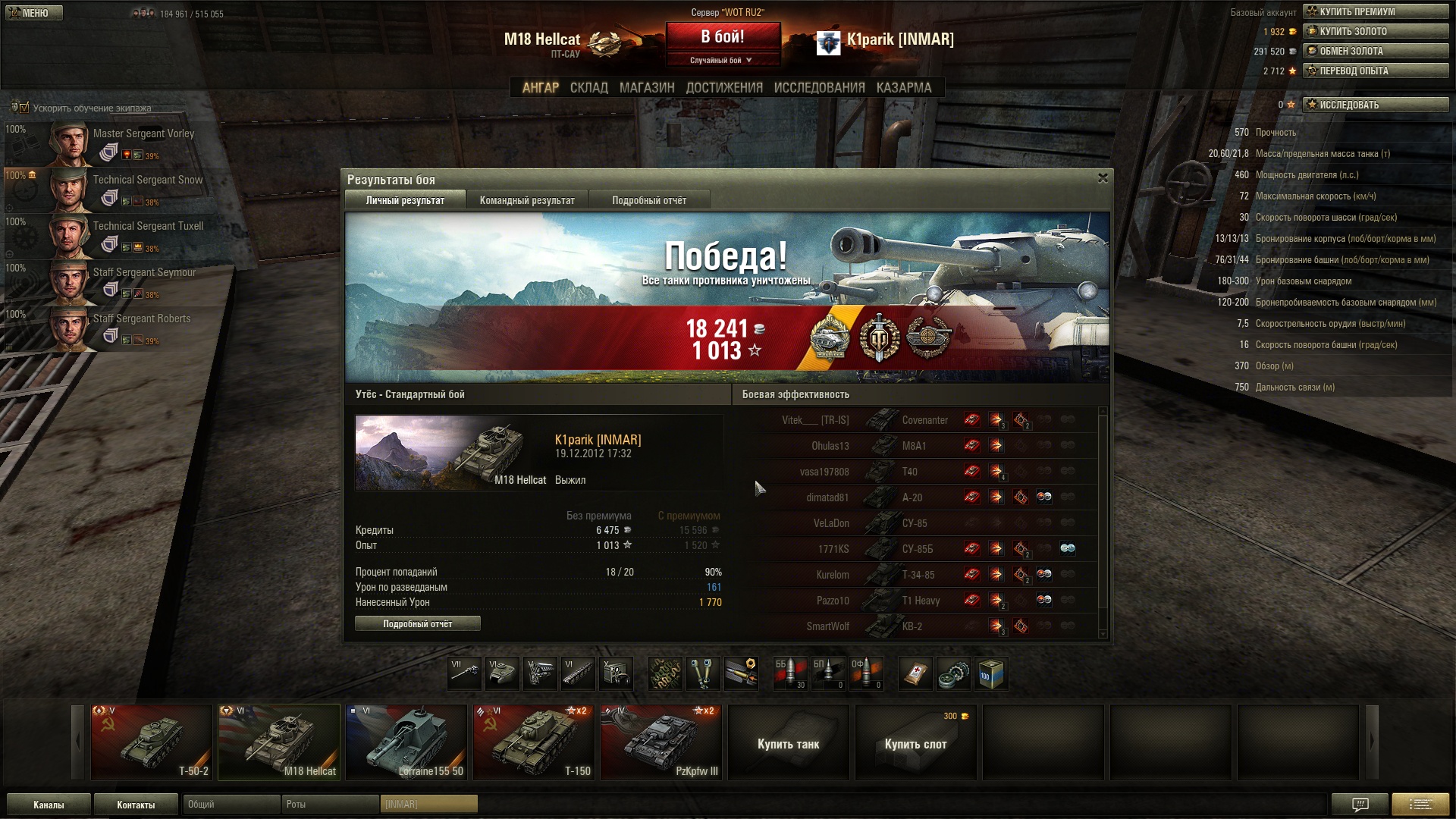Open the Каналы chat channels
Screen dimensions: 1456x819
[49, 805]
